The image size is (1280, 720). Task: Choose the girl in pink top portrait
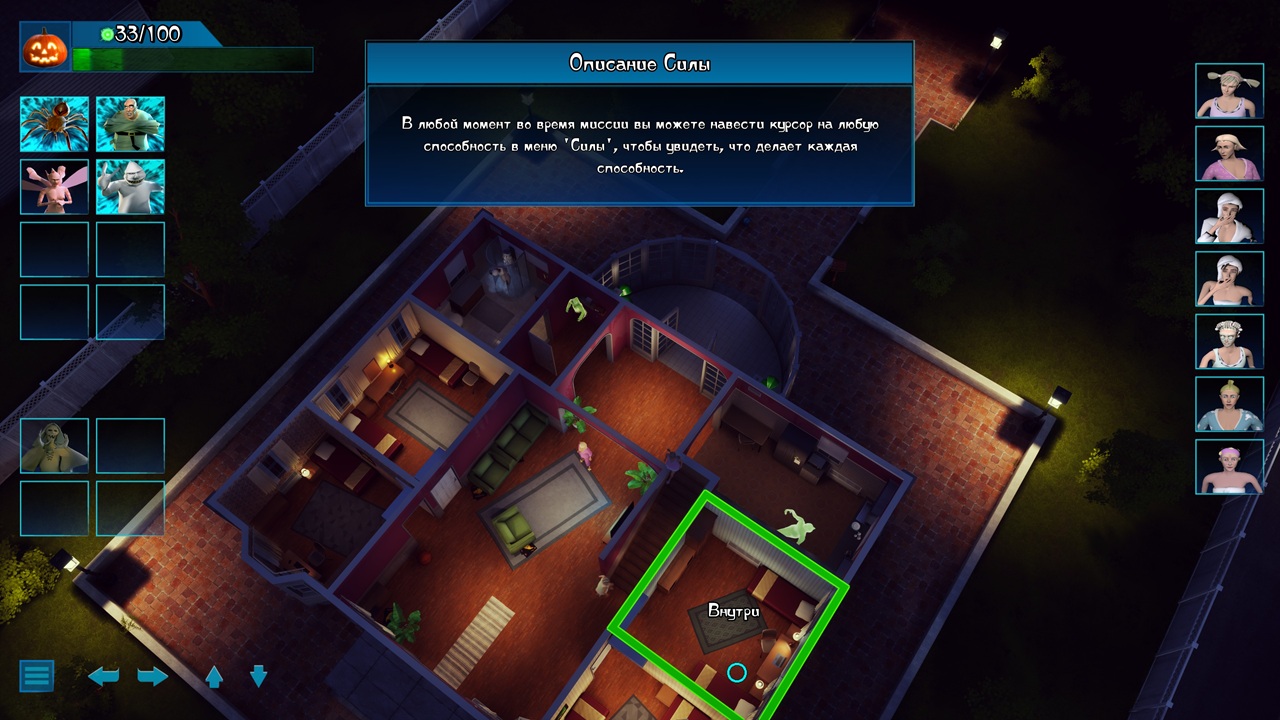[1229, 153]
